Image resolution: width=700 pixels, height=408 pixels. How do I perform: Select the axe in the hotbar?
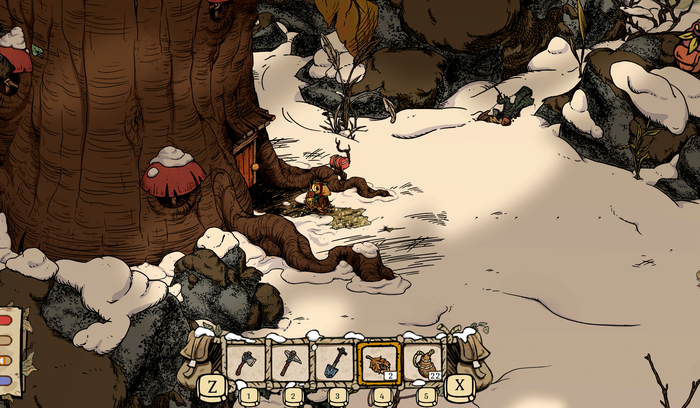(x=246, y=362)
